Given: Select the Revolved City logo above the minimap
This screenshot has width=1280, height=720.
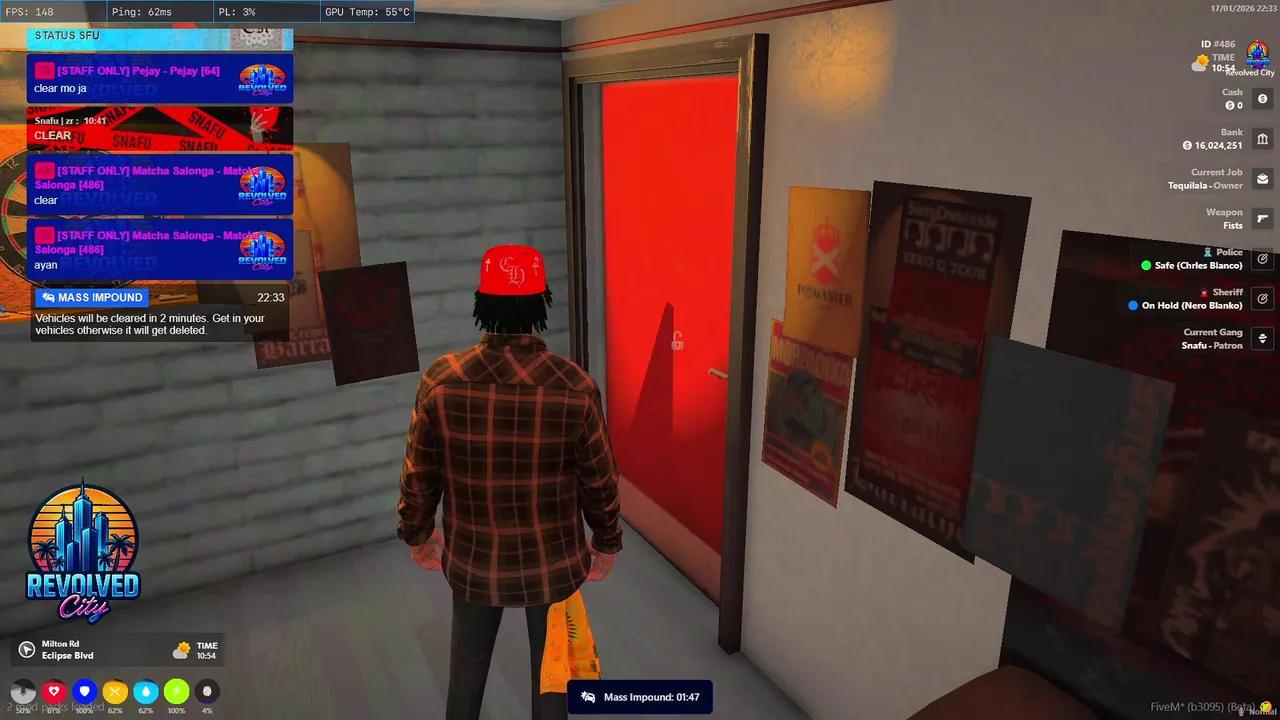Looking at the screenshot, I should tap(82, 550).
